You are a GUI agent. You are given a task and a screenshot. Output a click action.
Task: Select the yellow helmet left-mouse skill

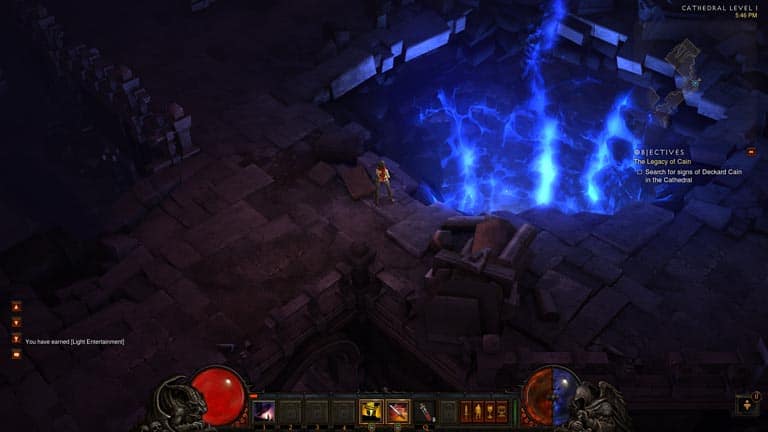point(370,411)
